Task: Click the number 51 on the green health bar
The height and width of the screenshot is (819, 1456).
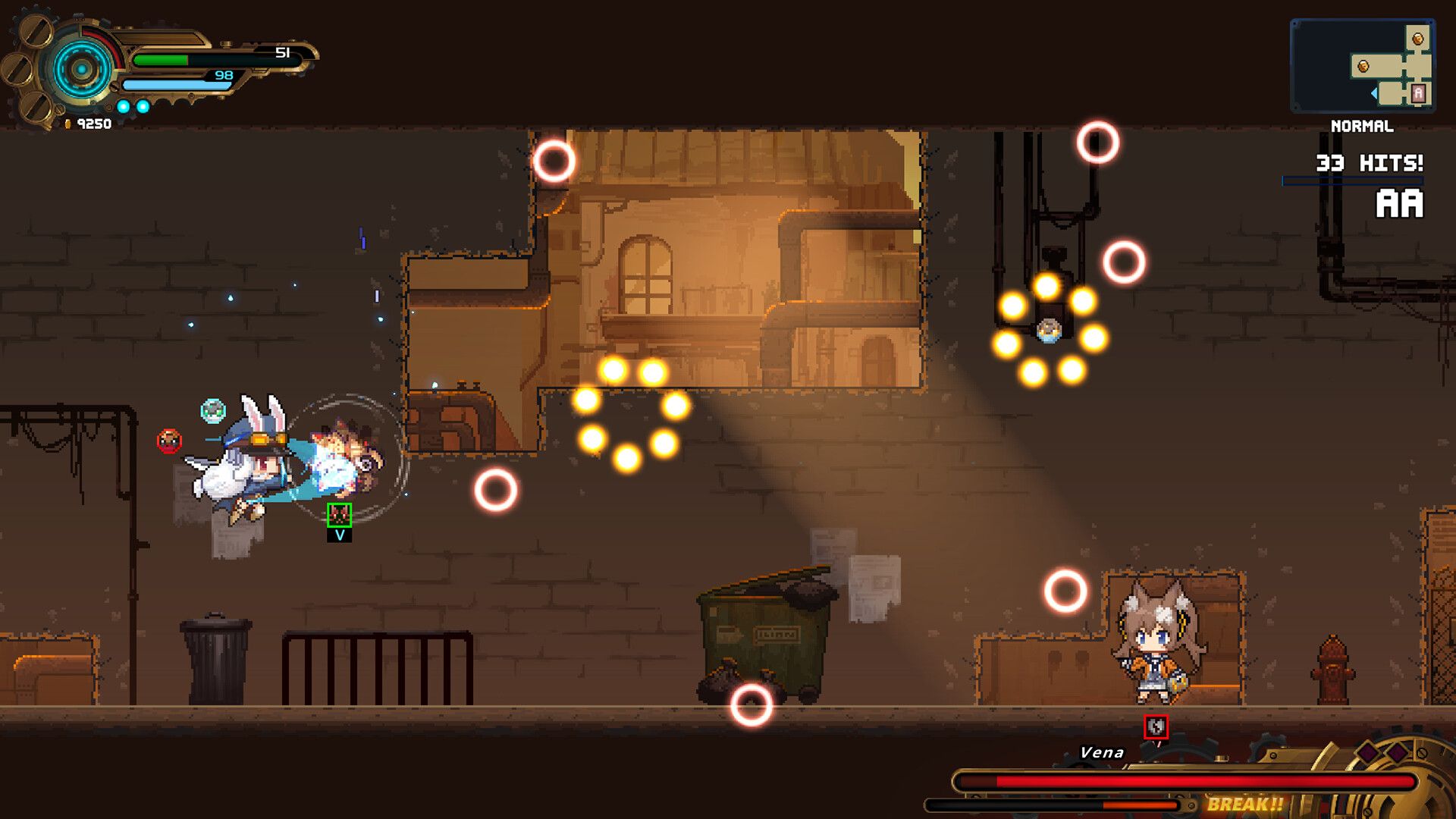Action: 282,53
